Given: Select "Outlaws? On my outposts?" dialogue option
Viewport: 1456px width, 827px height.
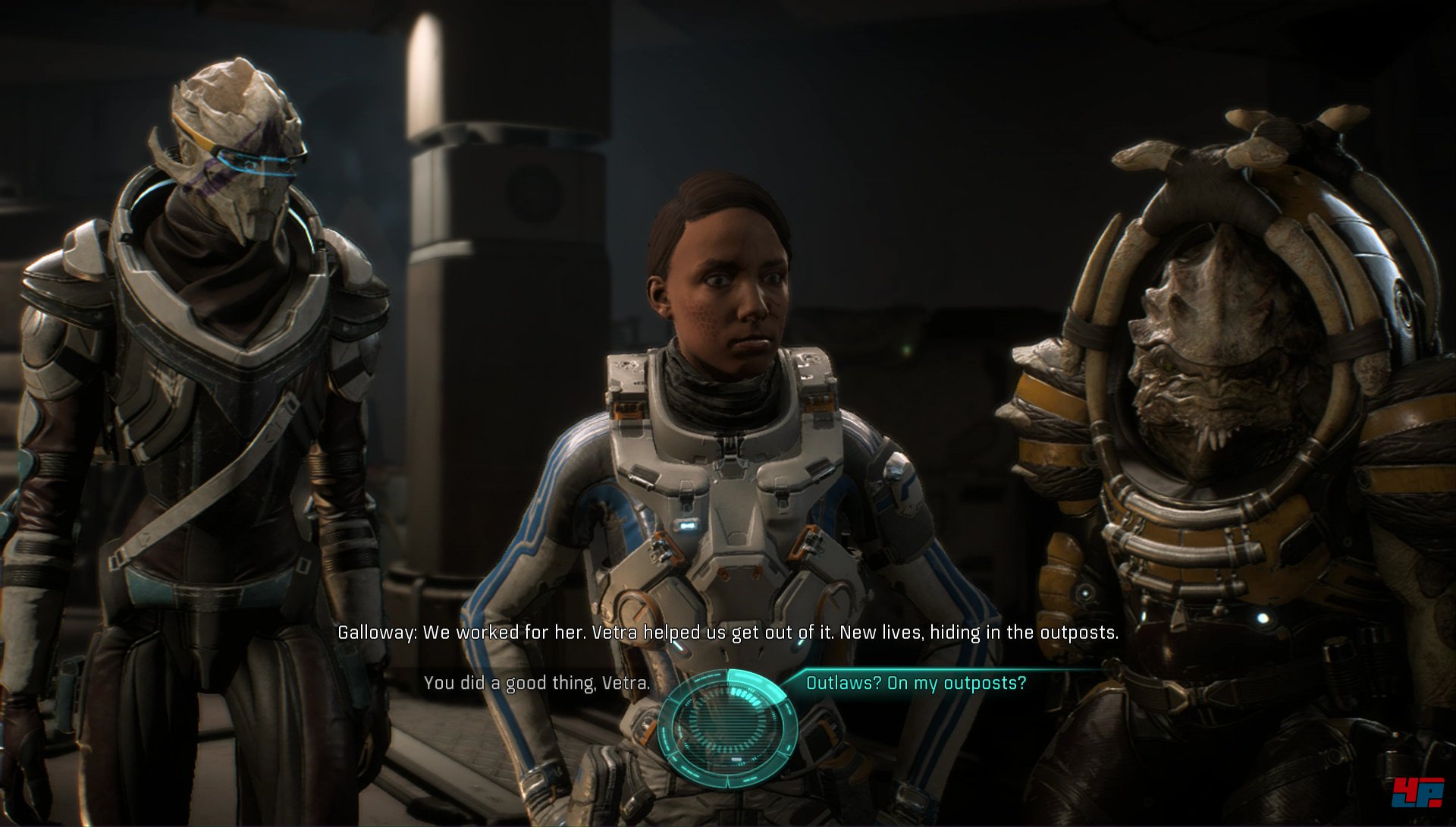Looking at the screenshot, I should pyautogui.click(x=915, y=683).
